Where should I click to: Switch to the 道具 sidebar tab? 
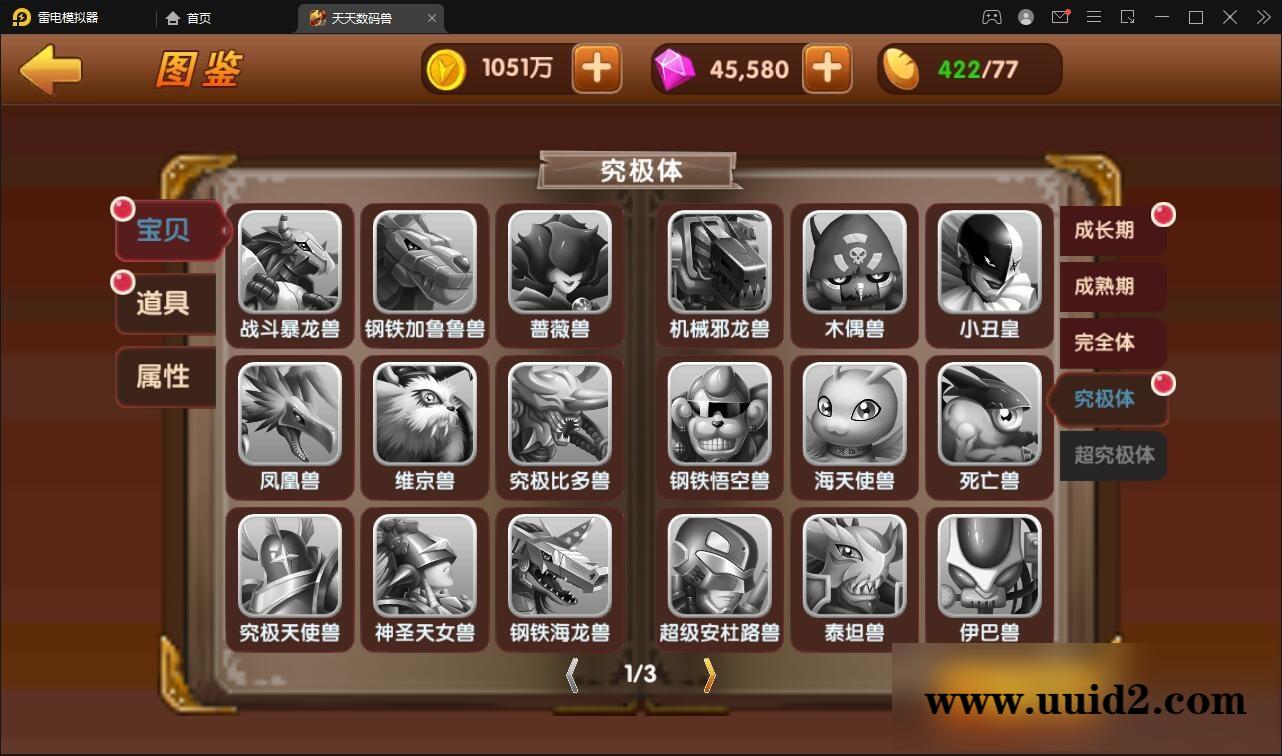click(162, 304)
